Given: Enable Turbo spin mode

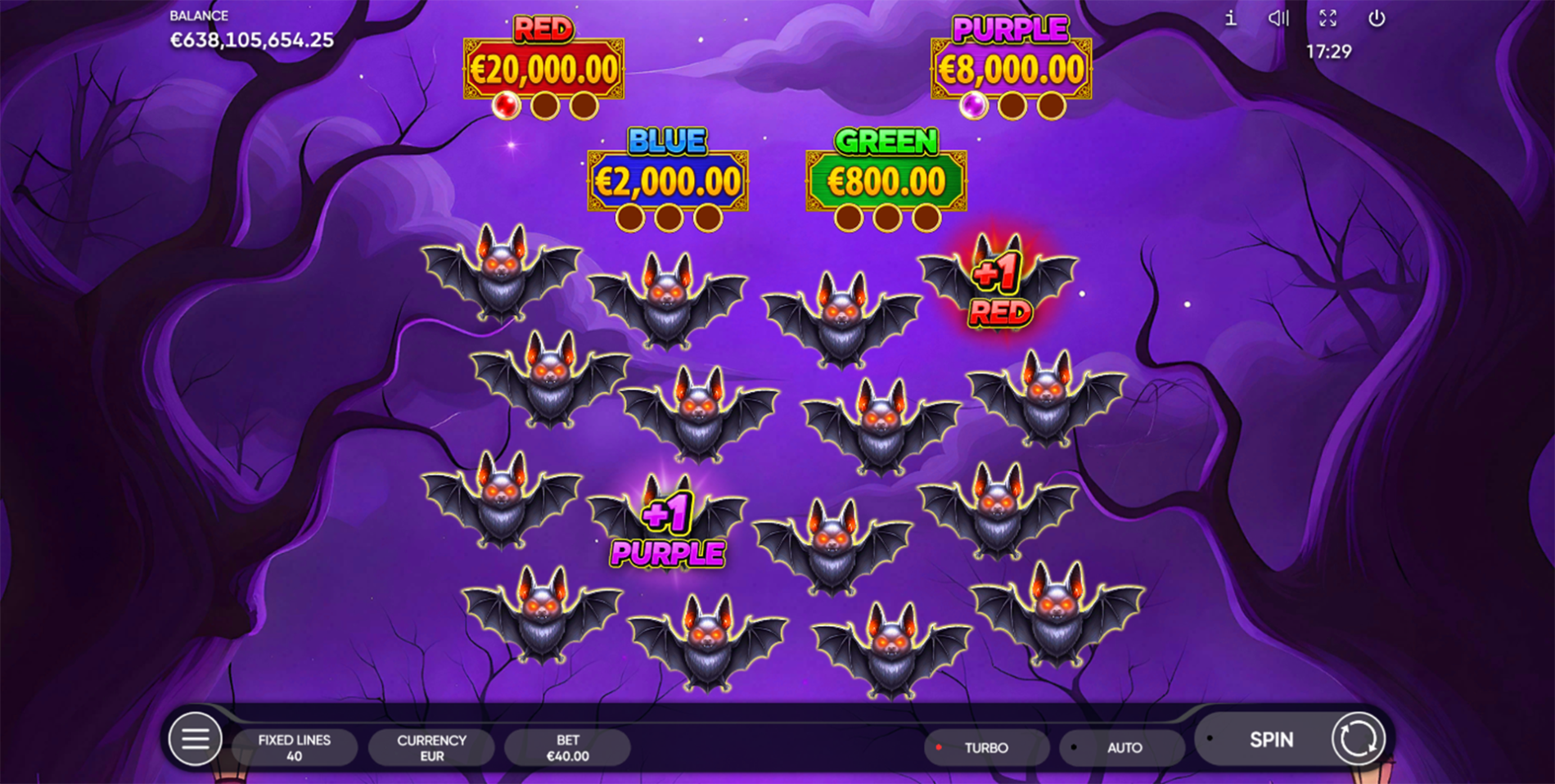Looking at the screenshot, I should [986, 747].
